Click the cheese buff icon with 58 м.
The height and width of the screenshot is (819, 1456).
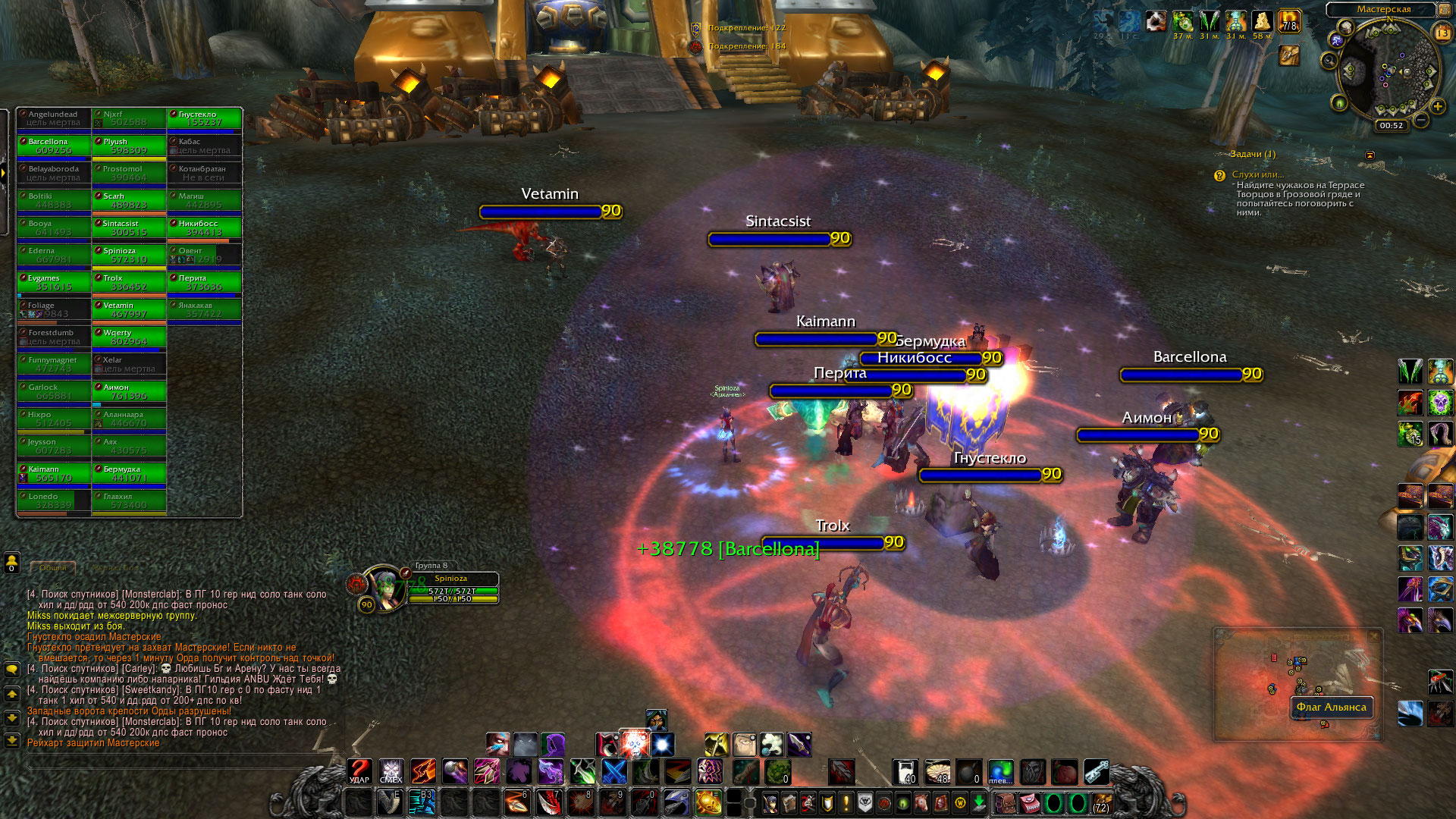(1262, 21)
